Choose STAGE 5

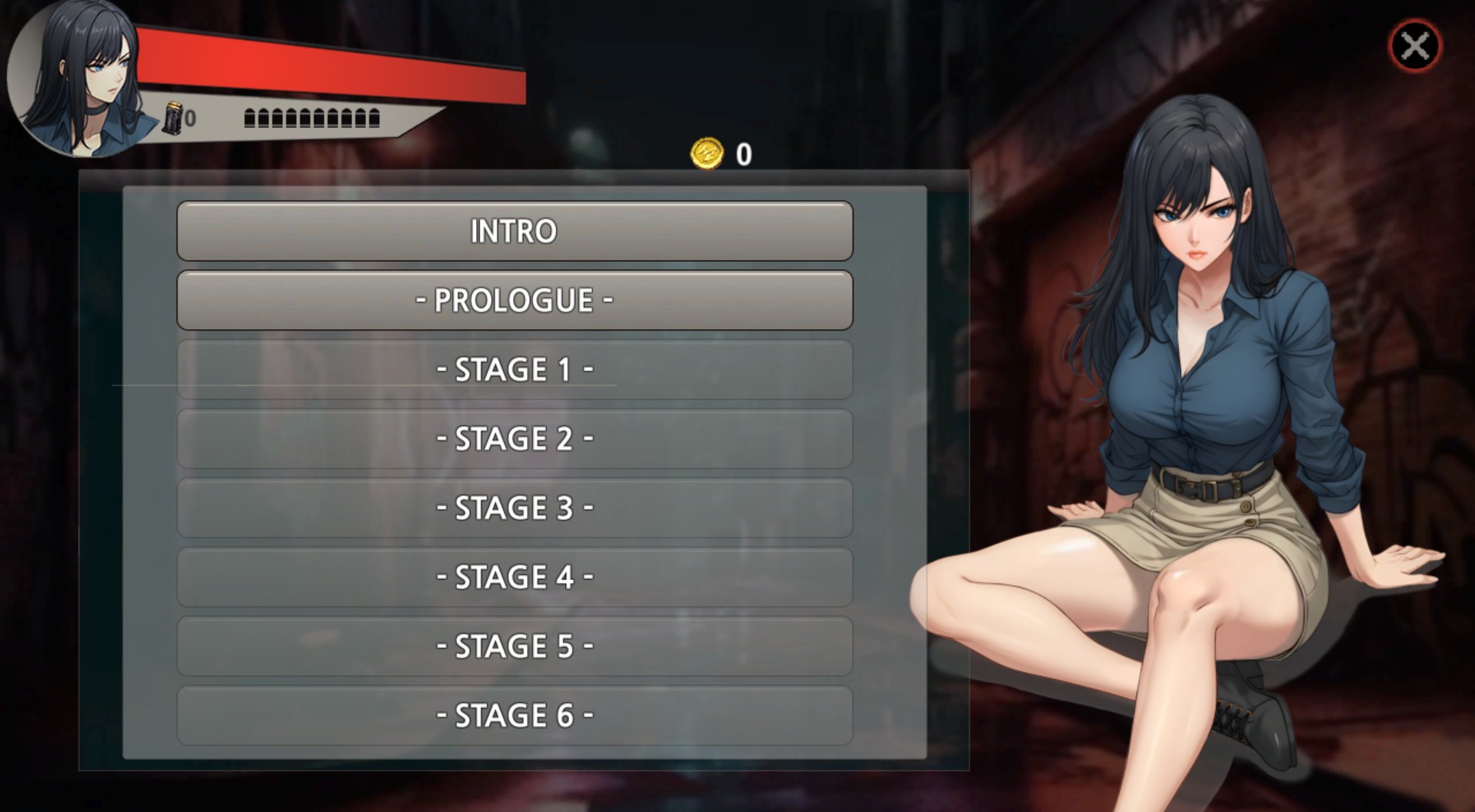(x=514, y=646)
